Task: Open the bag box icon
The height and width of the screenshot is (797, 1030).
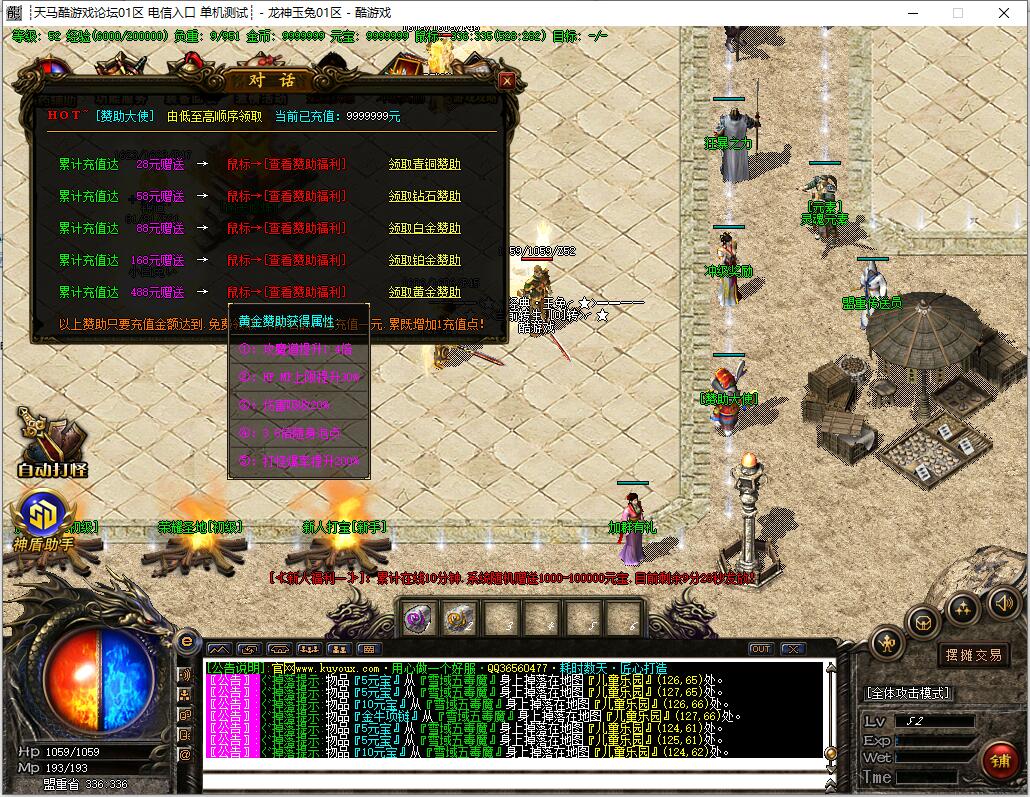Action: point(923,622)
